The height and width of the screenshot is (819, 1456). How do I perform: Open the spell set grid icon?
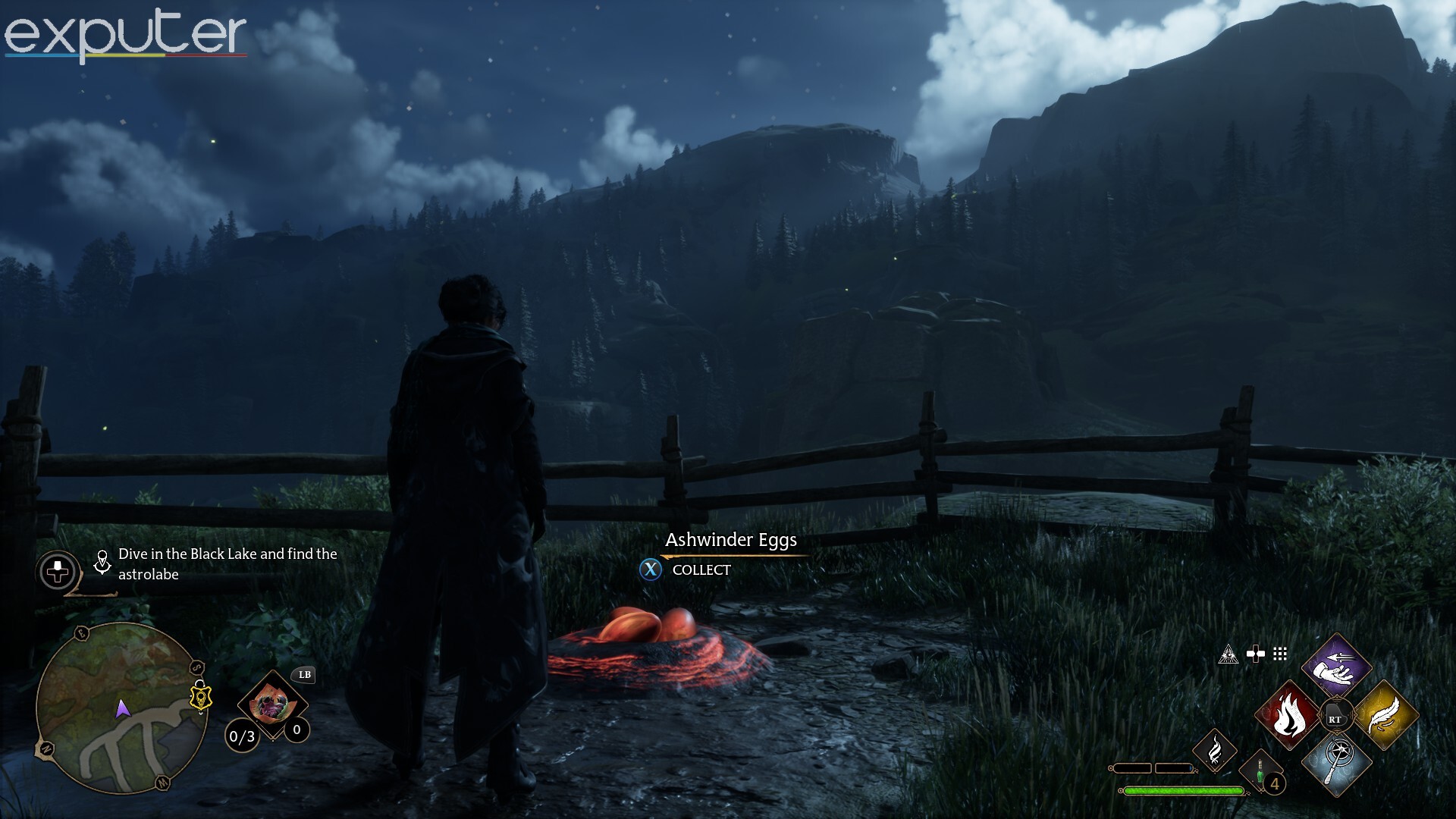pyautogui.click(x=1280, y=654)
